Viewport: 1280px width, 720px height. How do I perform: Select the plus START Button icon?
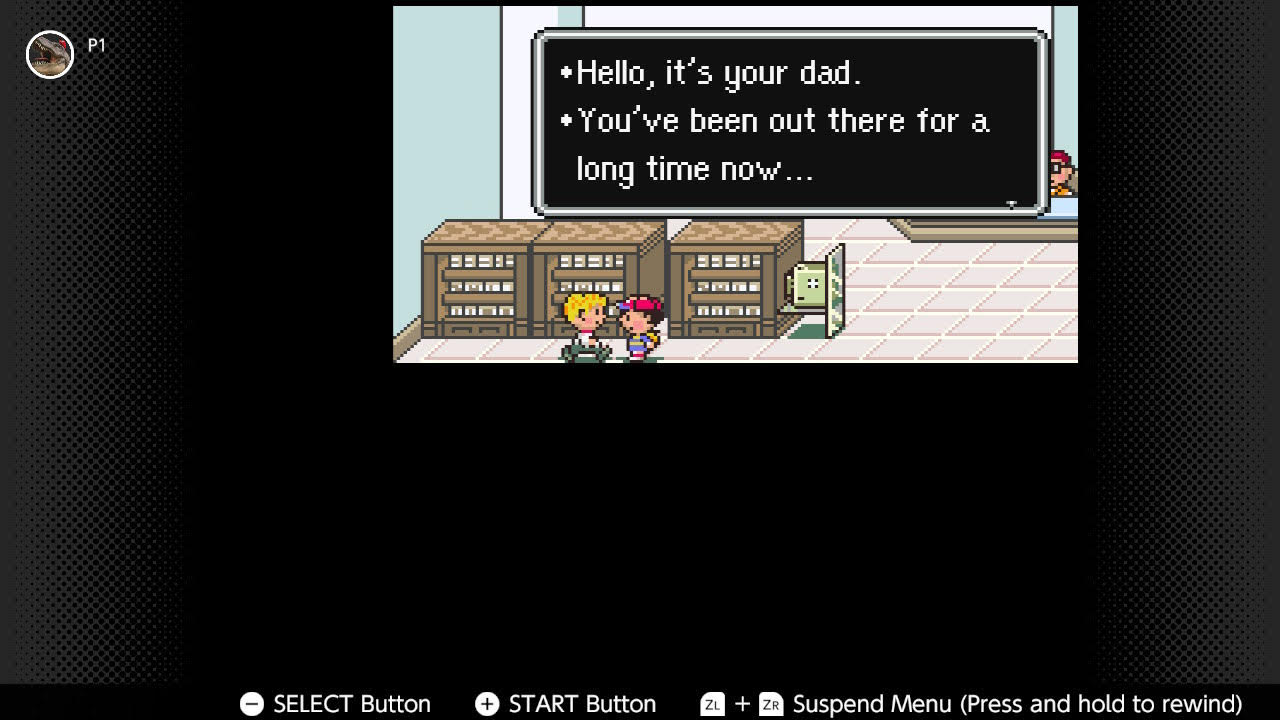tap(487, 704)
